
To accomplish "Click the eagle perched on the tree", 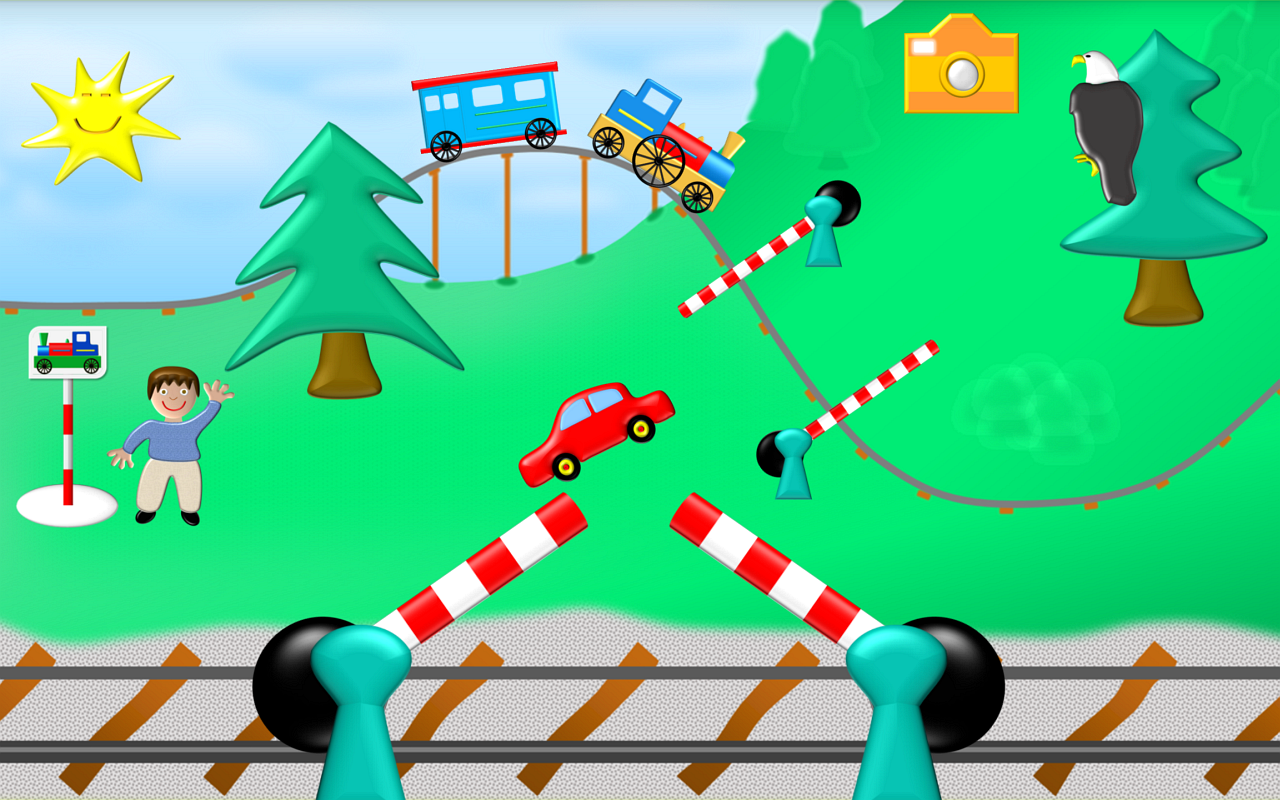I will tap(1105, 115).
